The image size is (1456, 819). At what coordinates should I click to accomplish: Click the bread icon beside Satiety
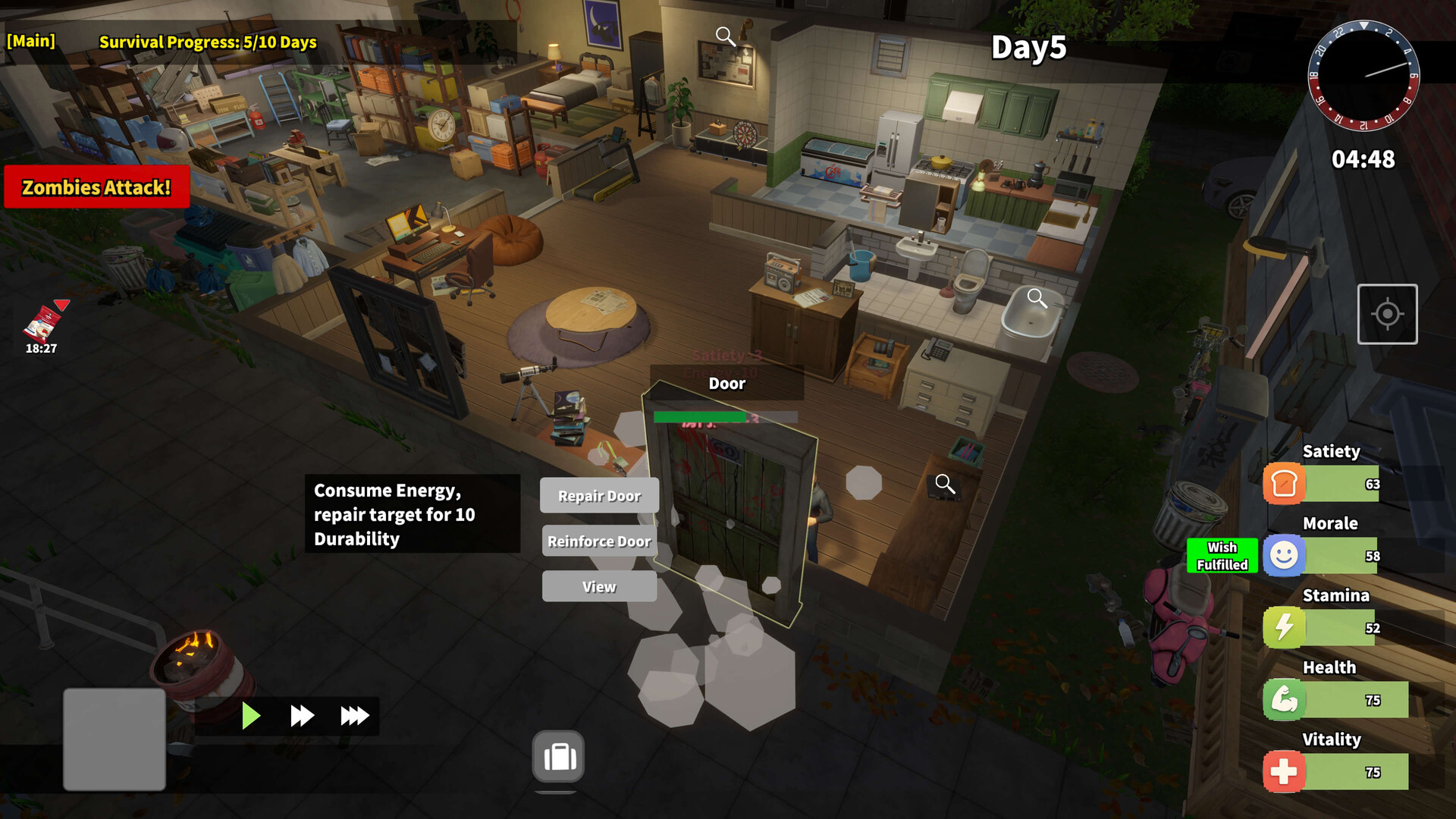[x=1283, y=483]
